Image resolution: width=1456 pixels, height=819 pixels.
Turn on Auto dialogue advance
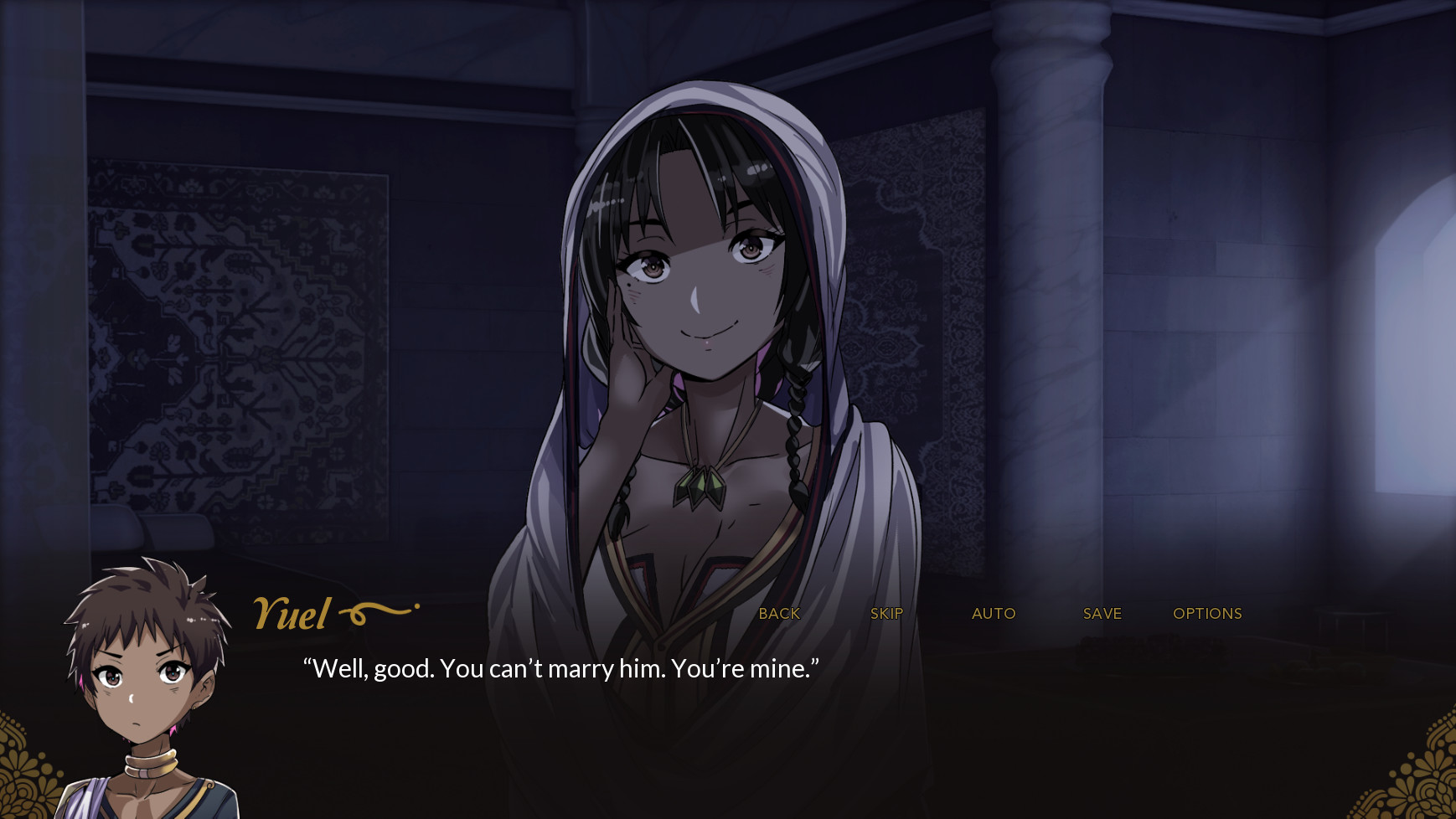(x=994, y=614)
